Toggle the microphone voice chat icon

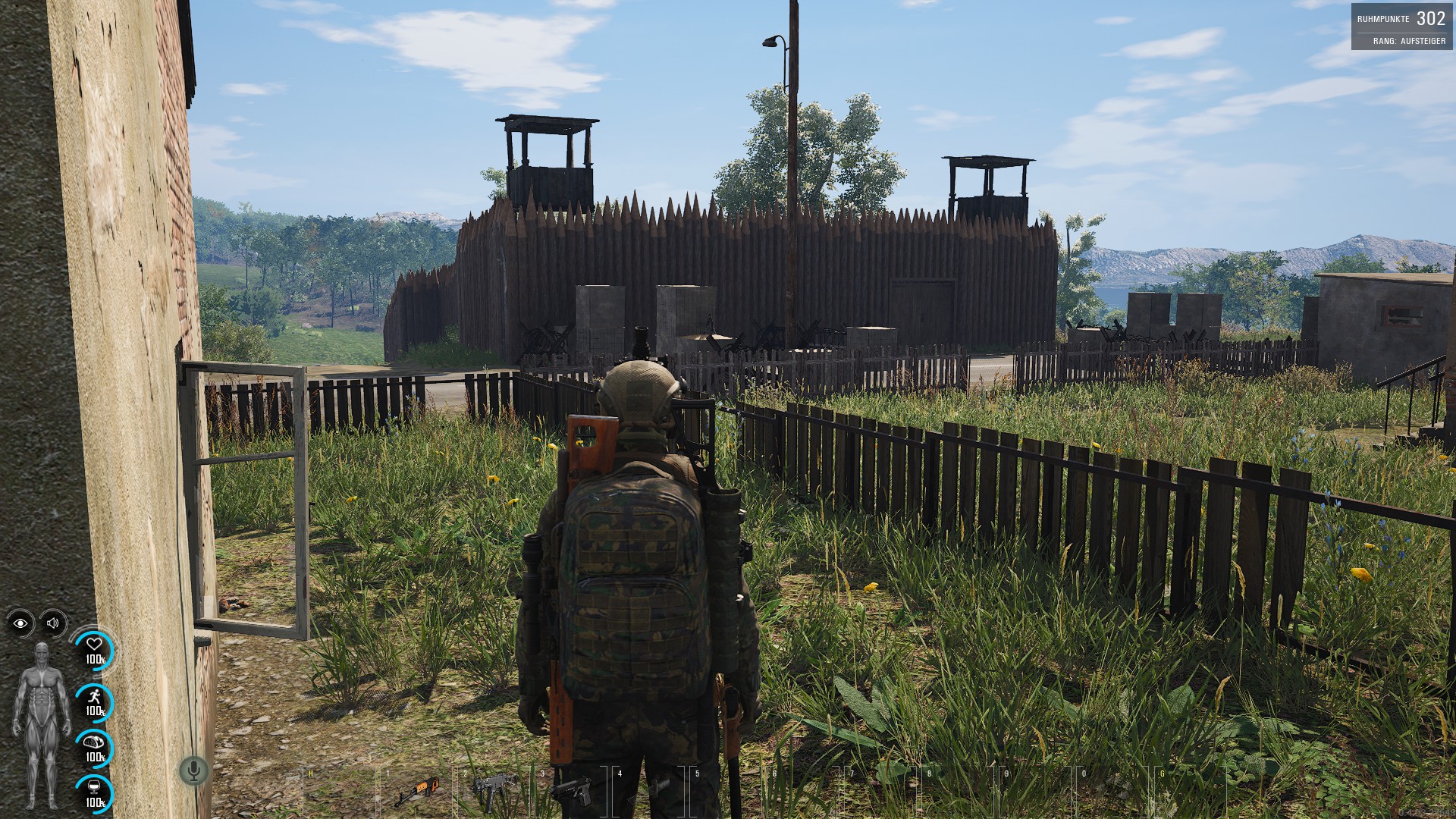[194, 771]
